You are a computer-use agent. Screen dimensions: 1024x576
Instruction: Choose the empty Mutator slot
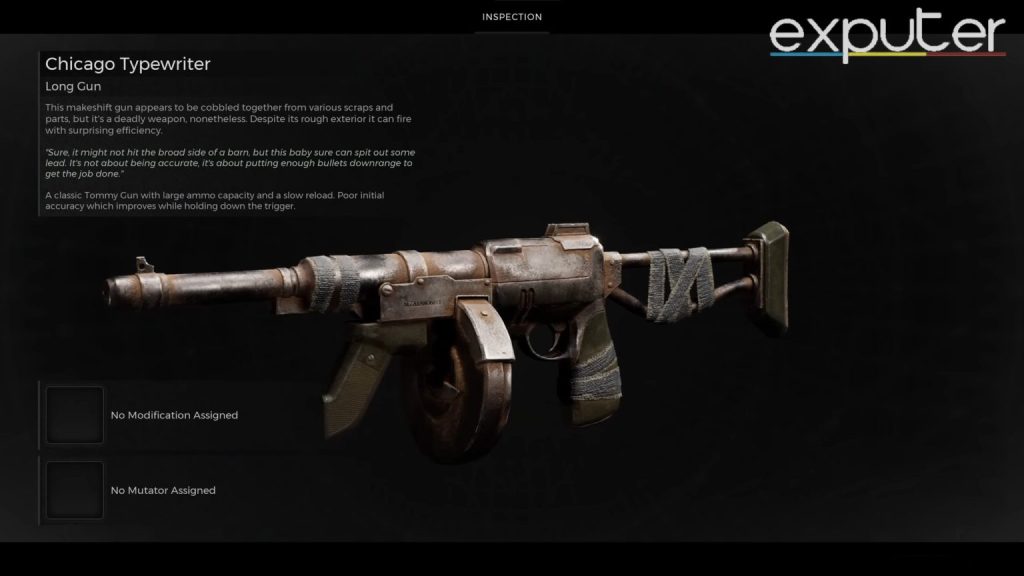coord(75,490)
